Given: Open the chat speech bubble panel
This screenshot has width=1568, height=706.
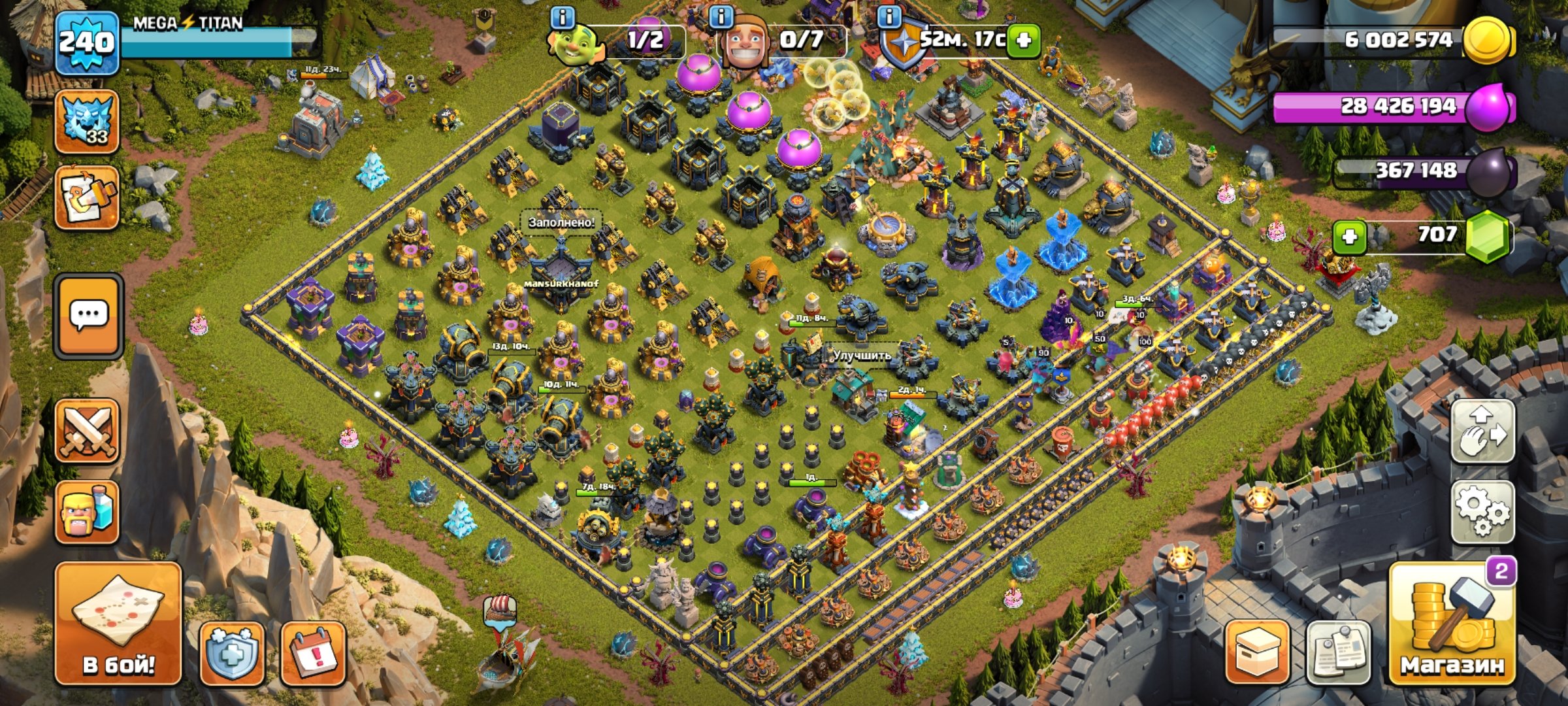Looking at the screenshot, I should click(x=88, y=317).
